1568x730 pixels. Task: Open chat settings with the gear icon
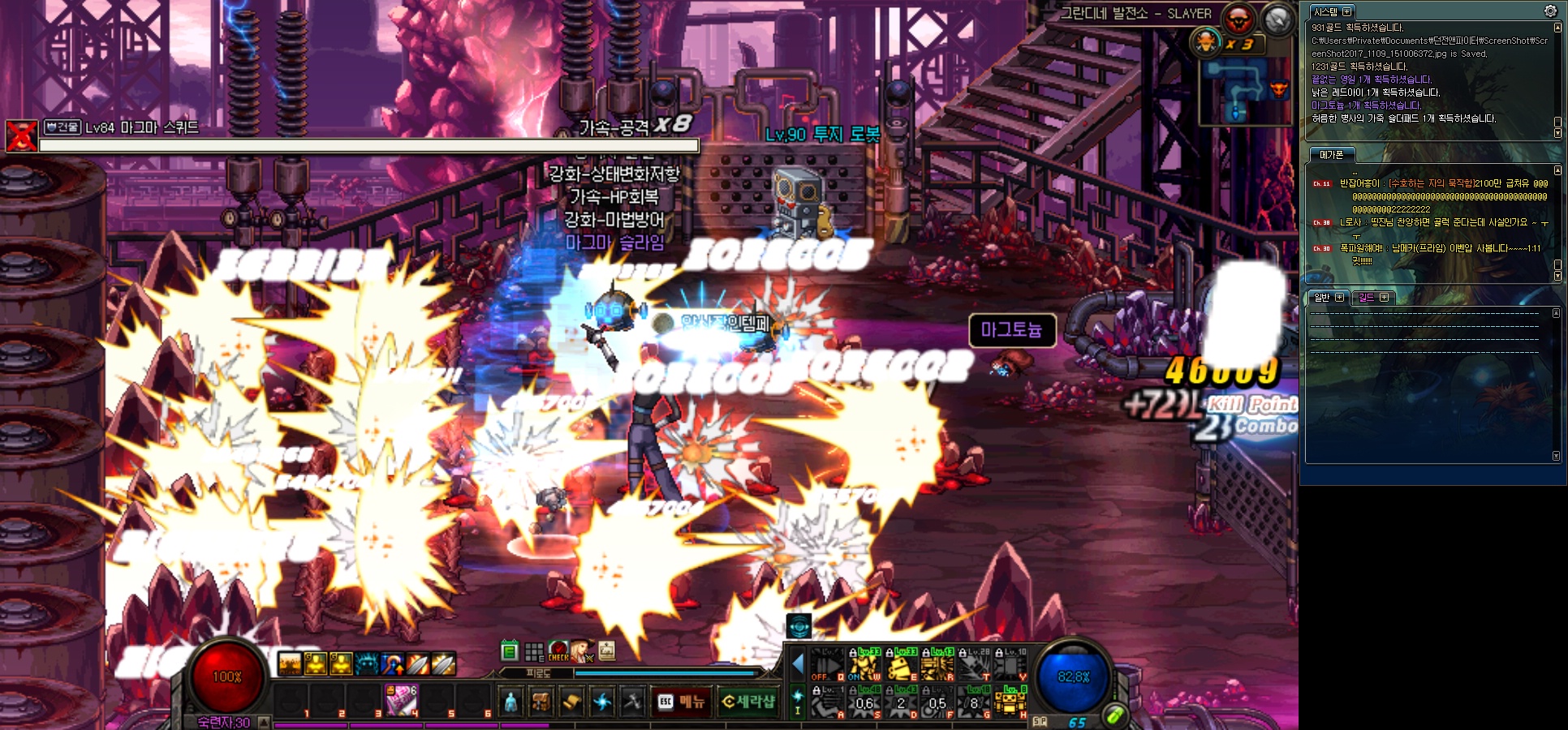(x=1550, y=11)
